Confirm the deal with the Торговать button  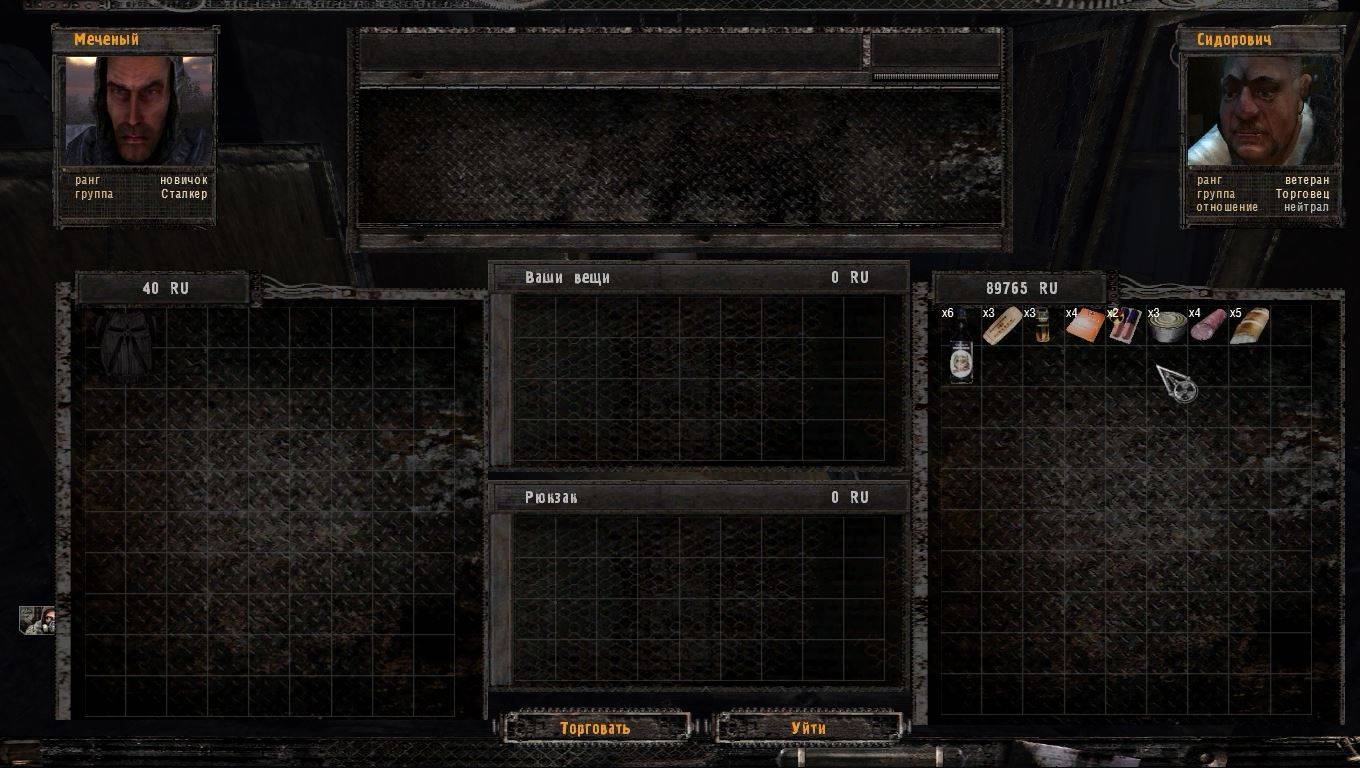click(x=596, y=727)
